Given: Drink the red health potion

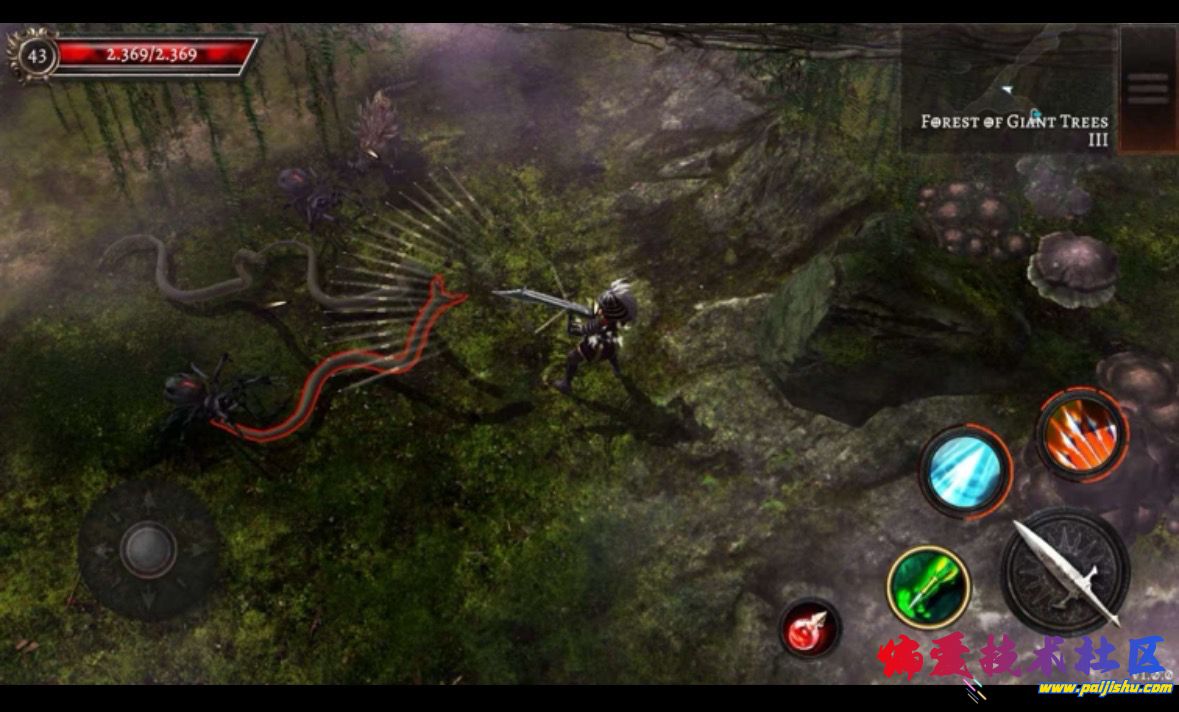Looking at the screenshot, I should click(810, 628).
